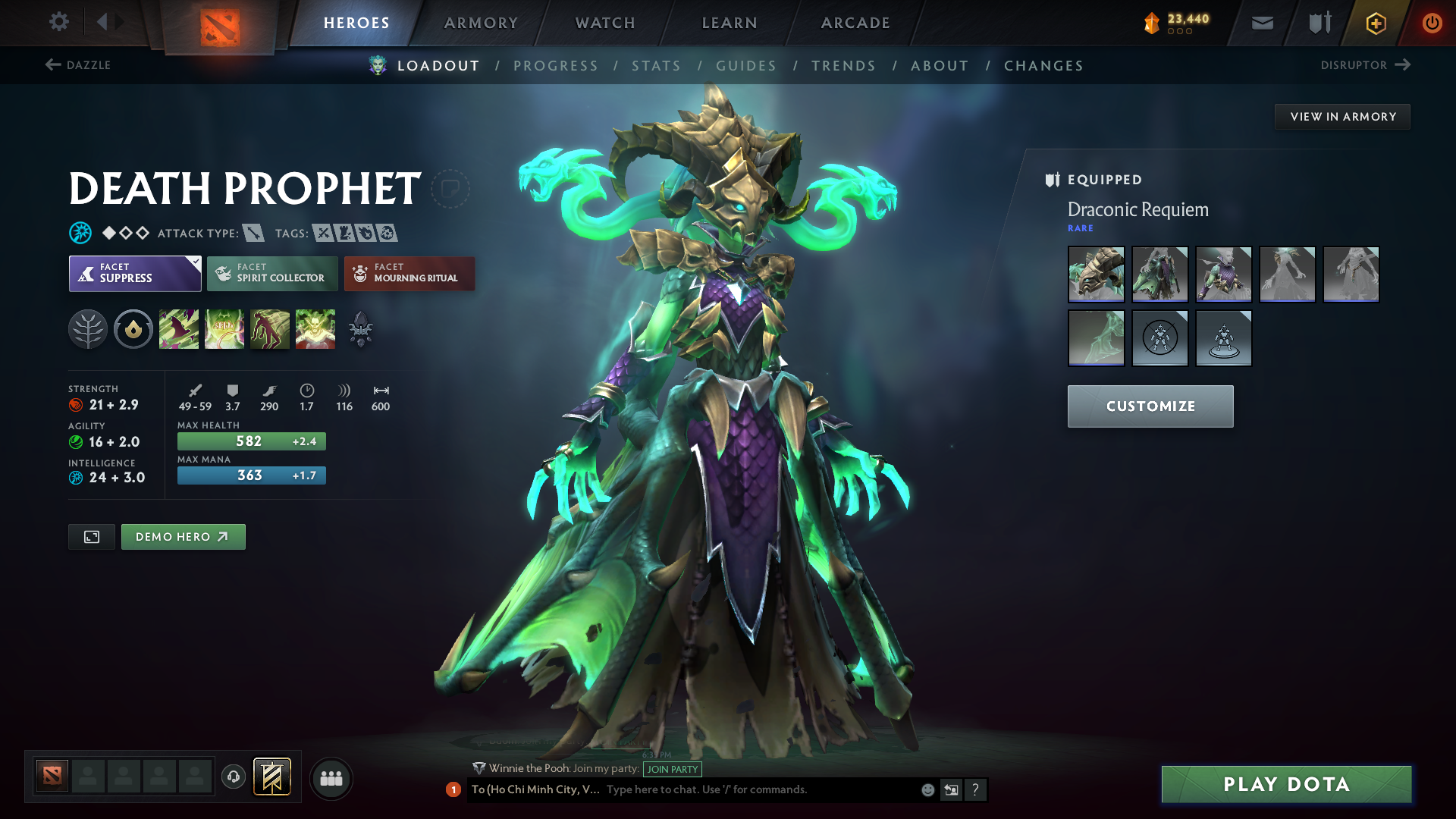
Task: Open the mail inbox icon
Action: tap(1261, 23)
